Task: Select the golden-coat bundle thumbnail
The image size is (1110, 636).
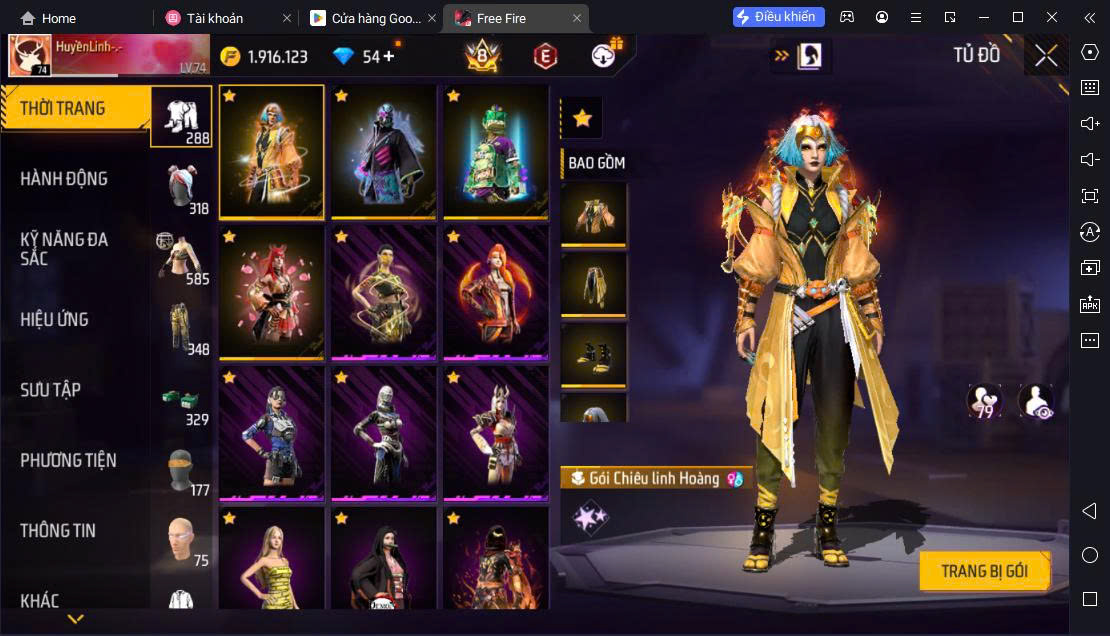Action: [x=272, y=151]
